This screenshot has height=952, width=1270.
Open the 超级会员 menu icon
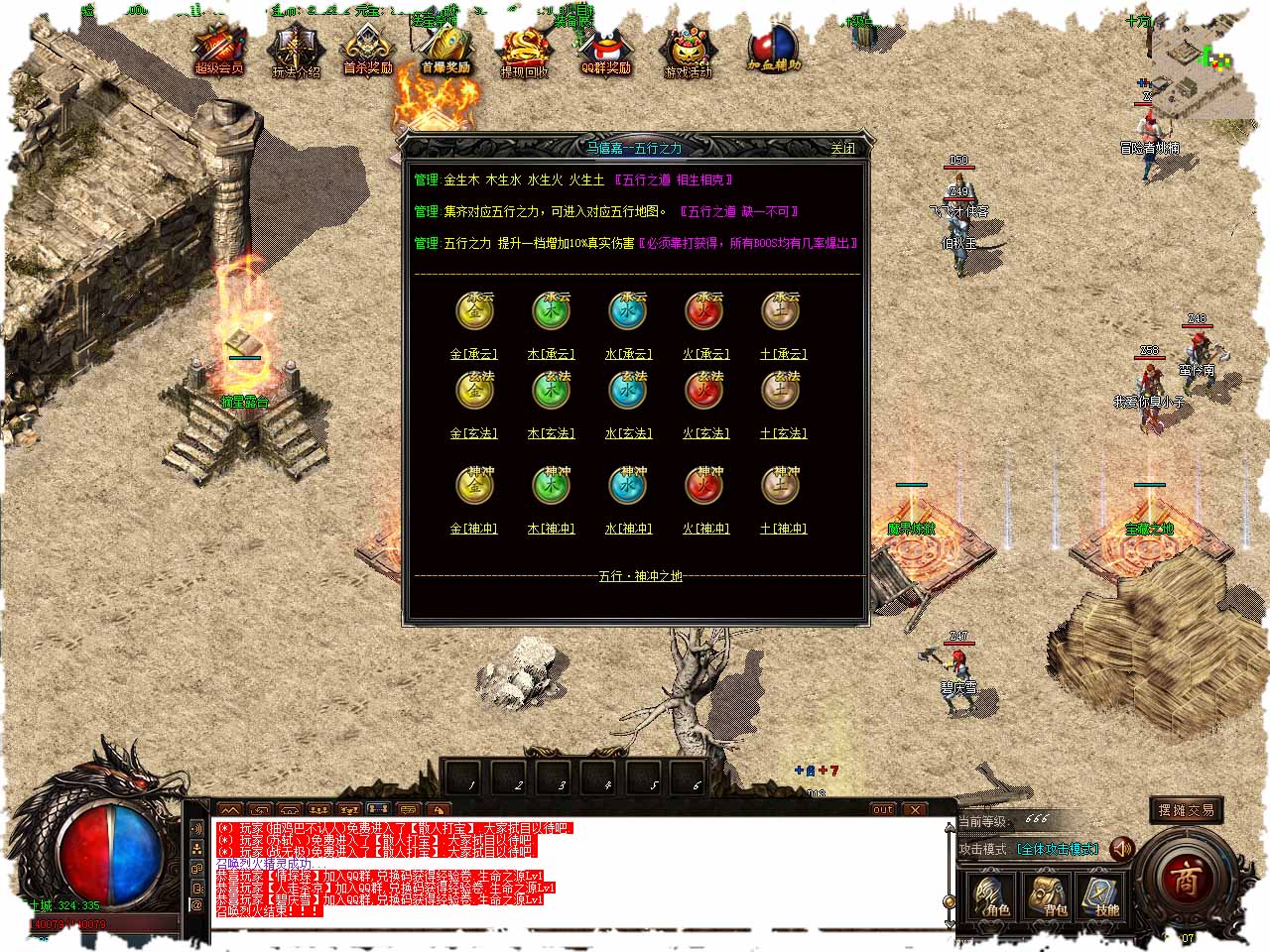tap(218, 52)
